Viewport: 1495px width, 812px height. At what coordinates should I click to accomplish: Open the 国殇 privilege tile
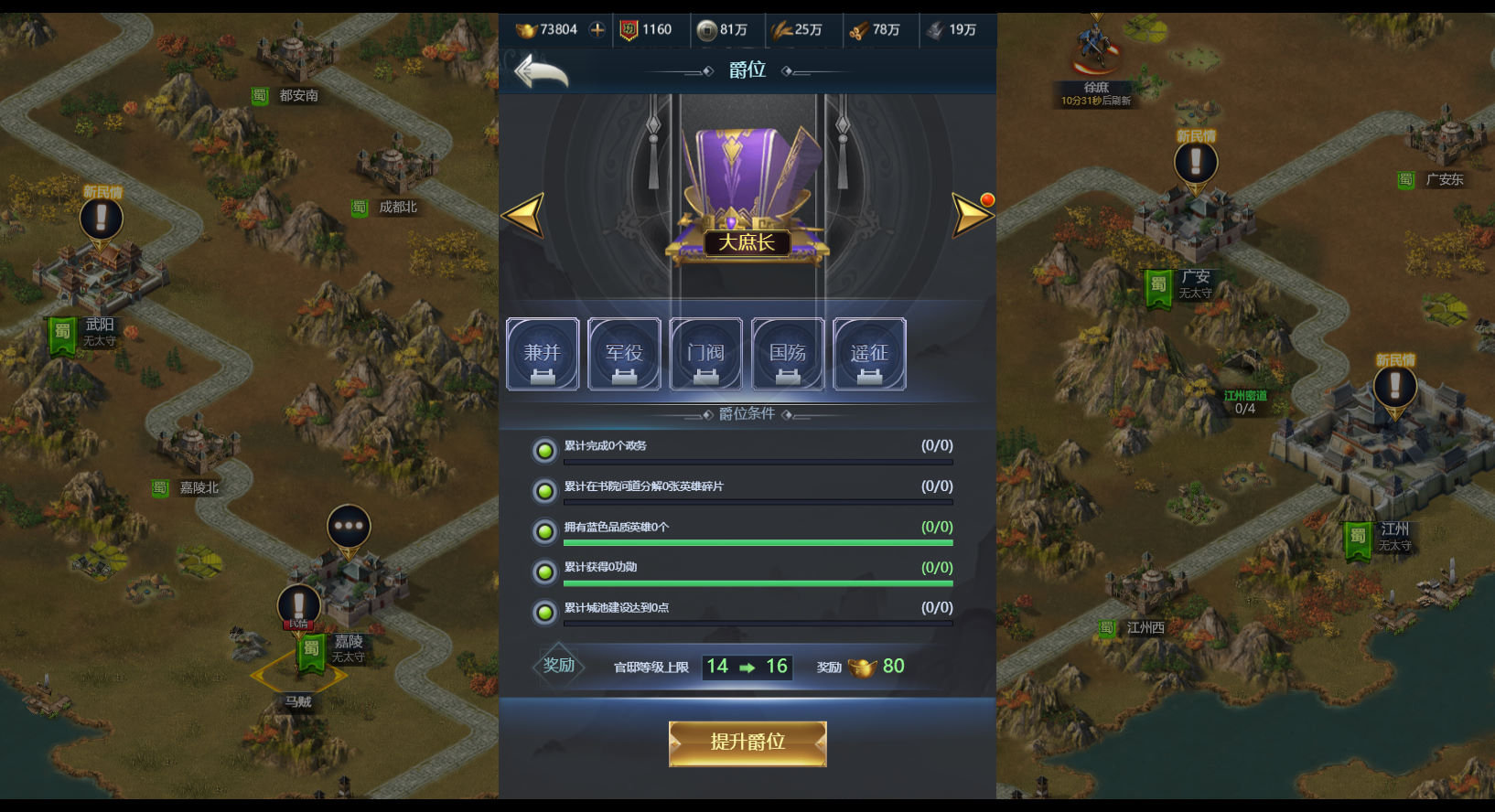tap(788, 354)
